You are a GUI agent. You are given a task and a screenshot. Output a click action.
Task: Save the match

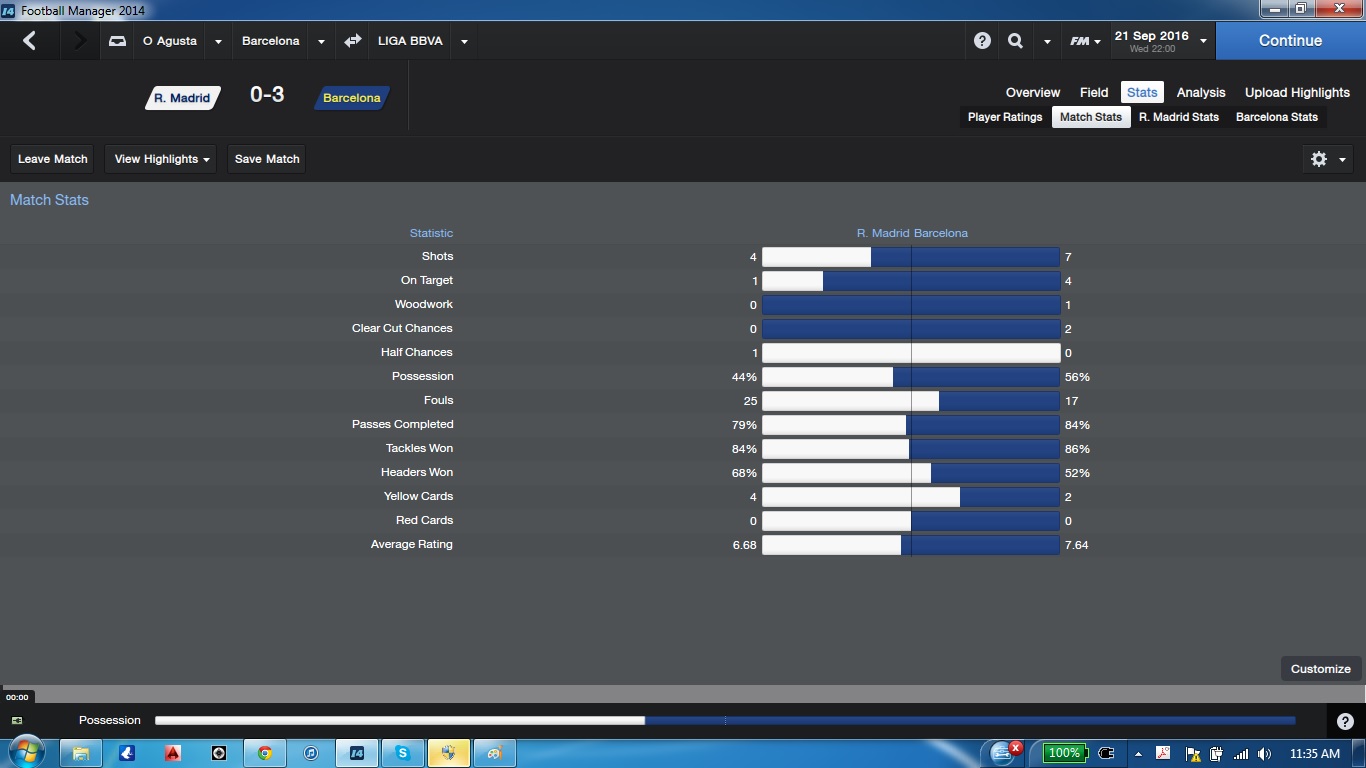267,159
